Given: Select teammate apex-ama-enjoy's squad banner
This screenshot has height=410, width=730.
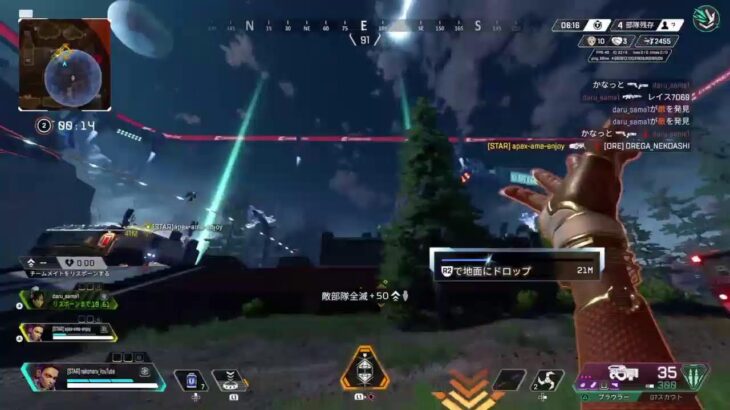Looking at the screenshot, I should (x=67, y=330).
